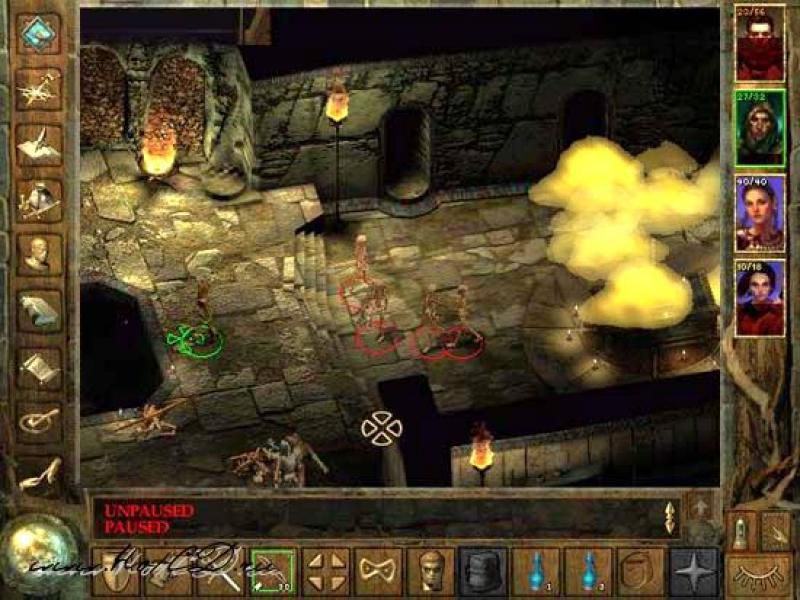Open the journal with the quill icon
This screenshot has height=600, width=800.
(38, 145)
